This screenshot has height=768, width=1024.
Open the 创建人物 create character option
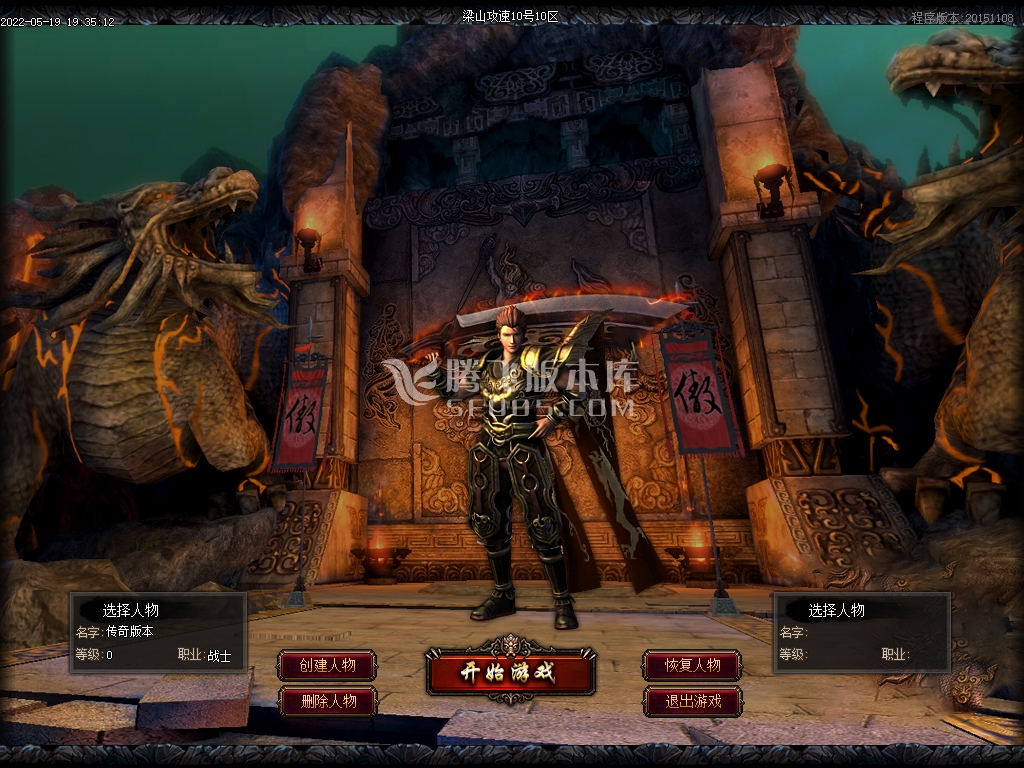328,666
